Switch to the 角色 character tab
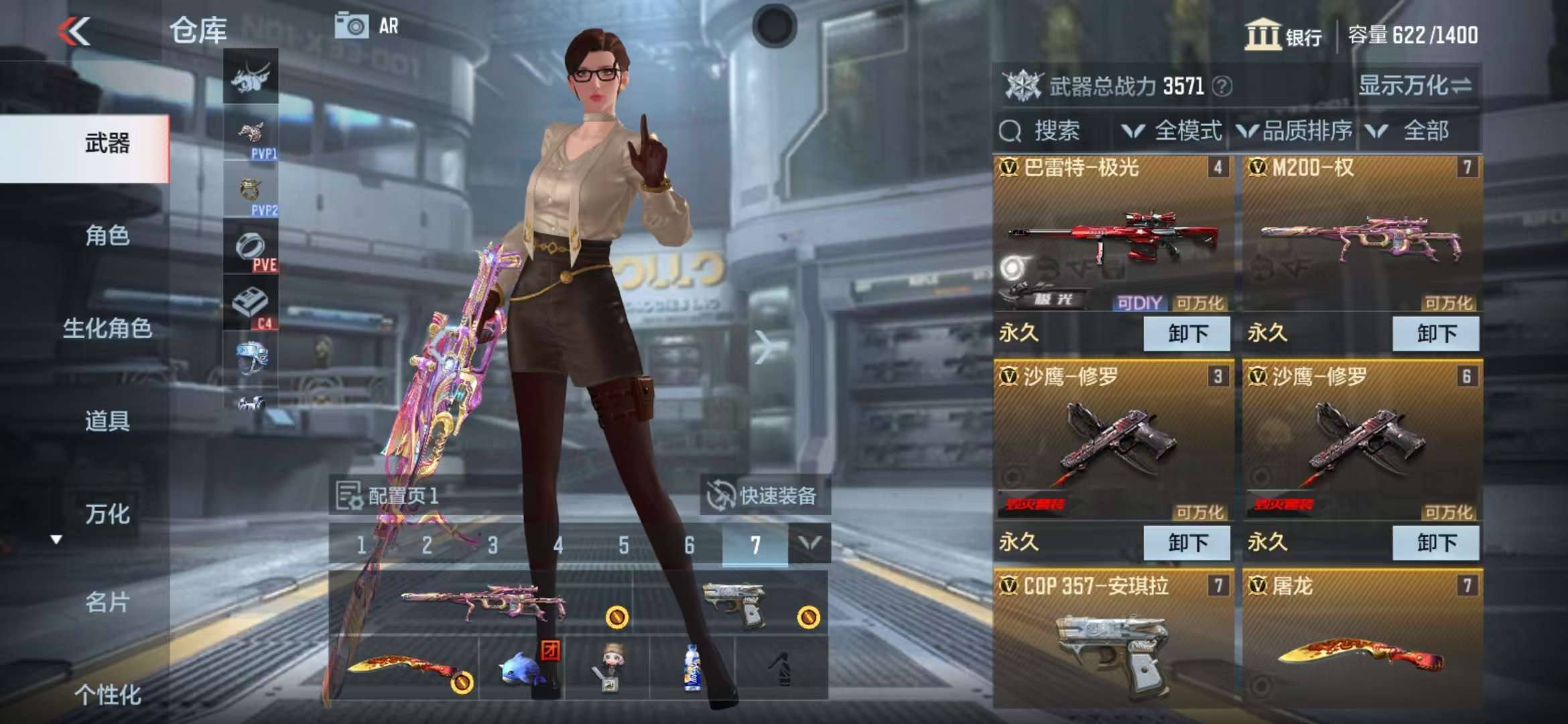Image resolution: width=1568 pixels, height=724 pixels. click(x=107, y=236)
